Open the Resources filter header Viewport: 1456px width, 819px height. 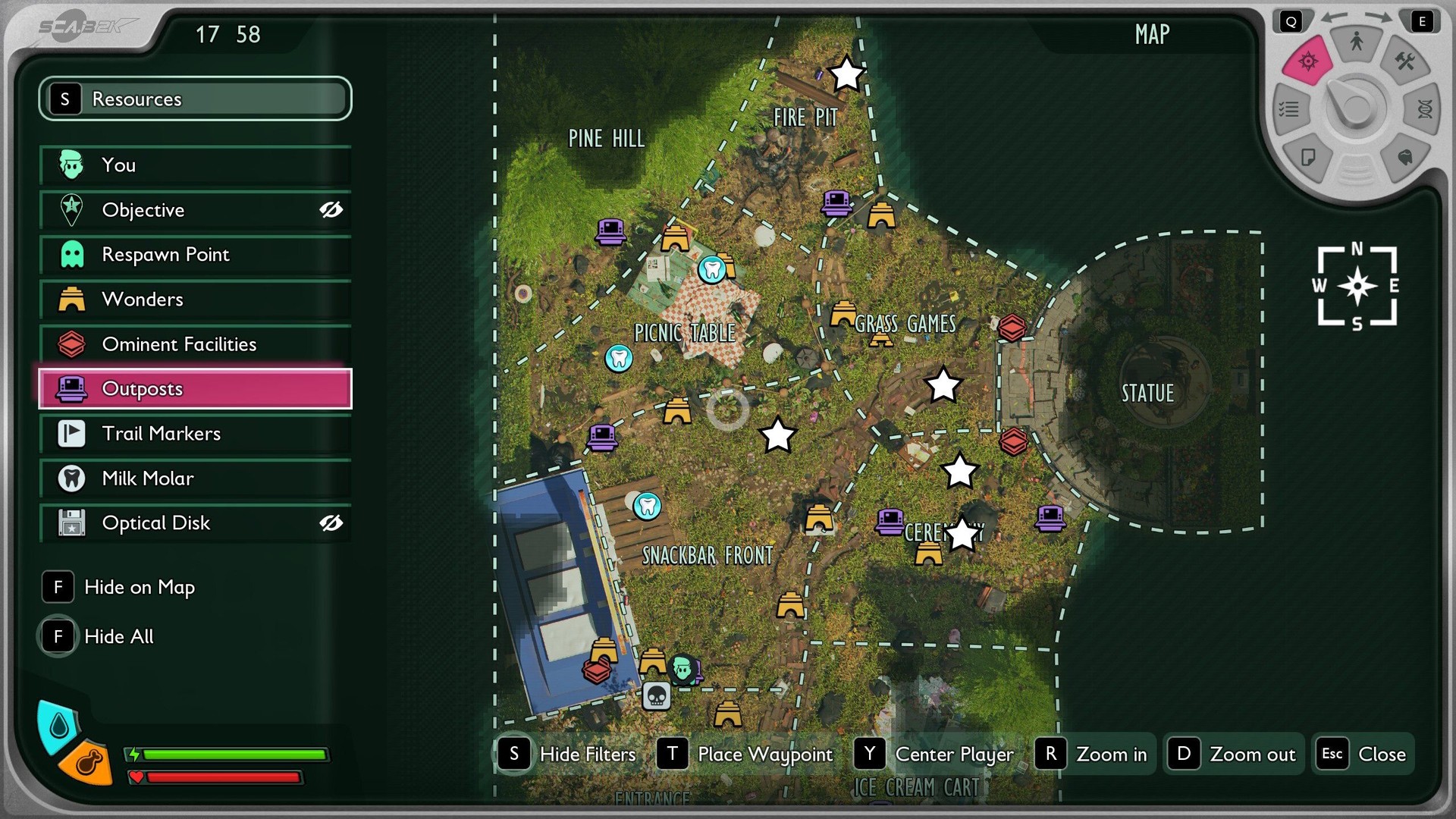[195, 99]
